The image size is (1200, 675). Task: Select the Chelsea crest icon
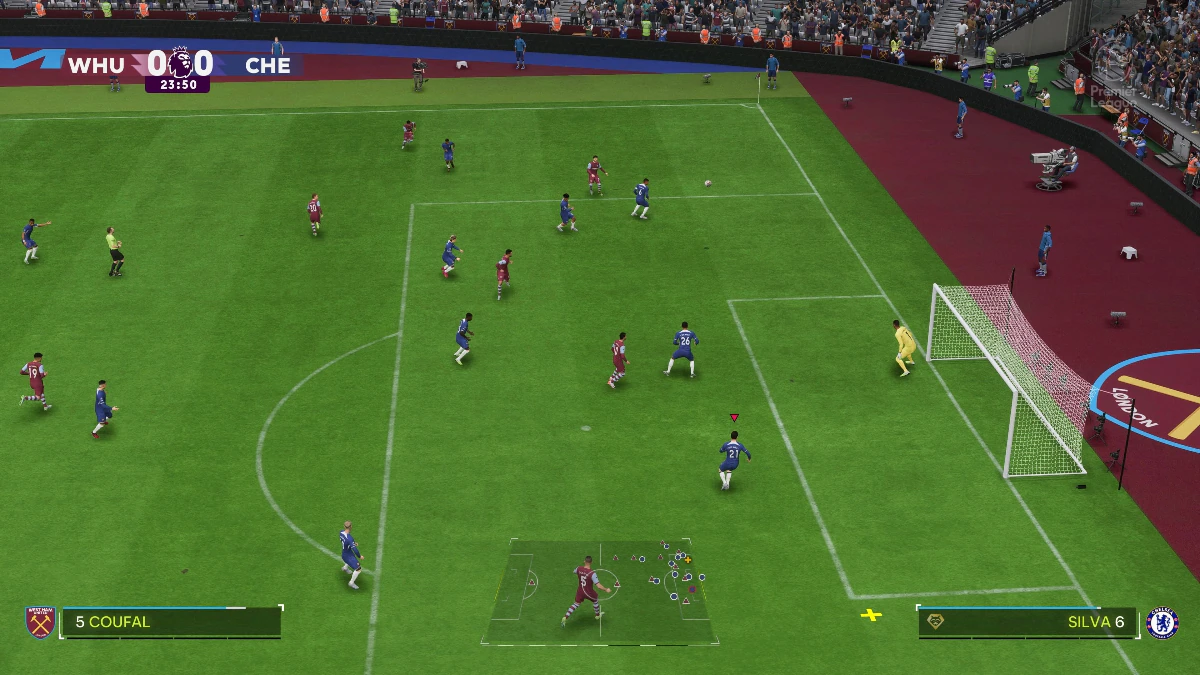pyautogui.click(x=1162, y=622)
